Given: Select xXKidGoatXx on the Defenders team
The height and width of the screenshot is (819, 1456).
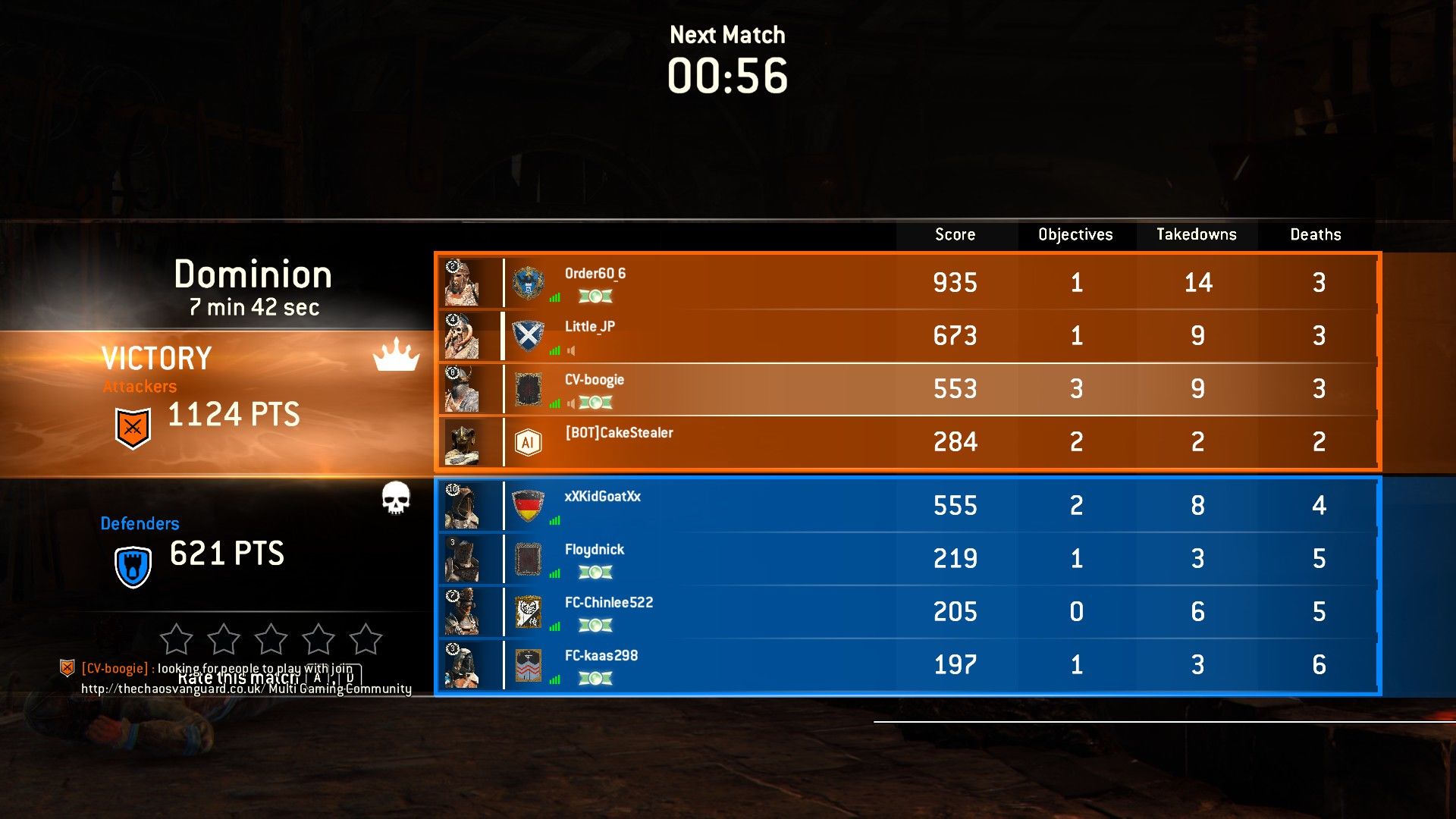Looking at the screenshot, I should pyautogui.click(x=906, y=505).
